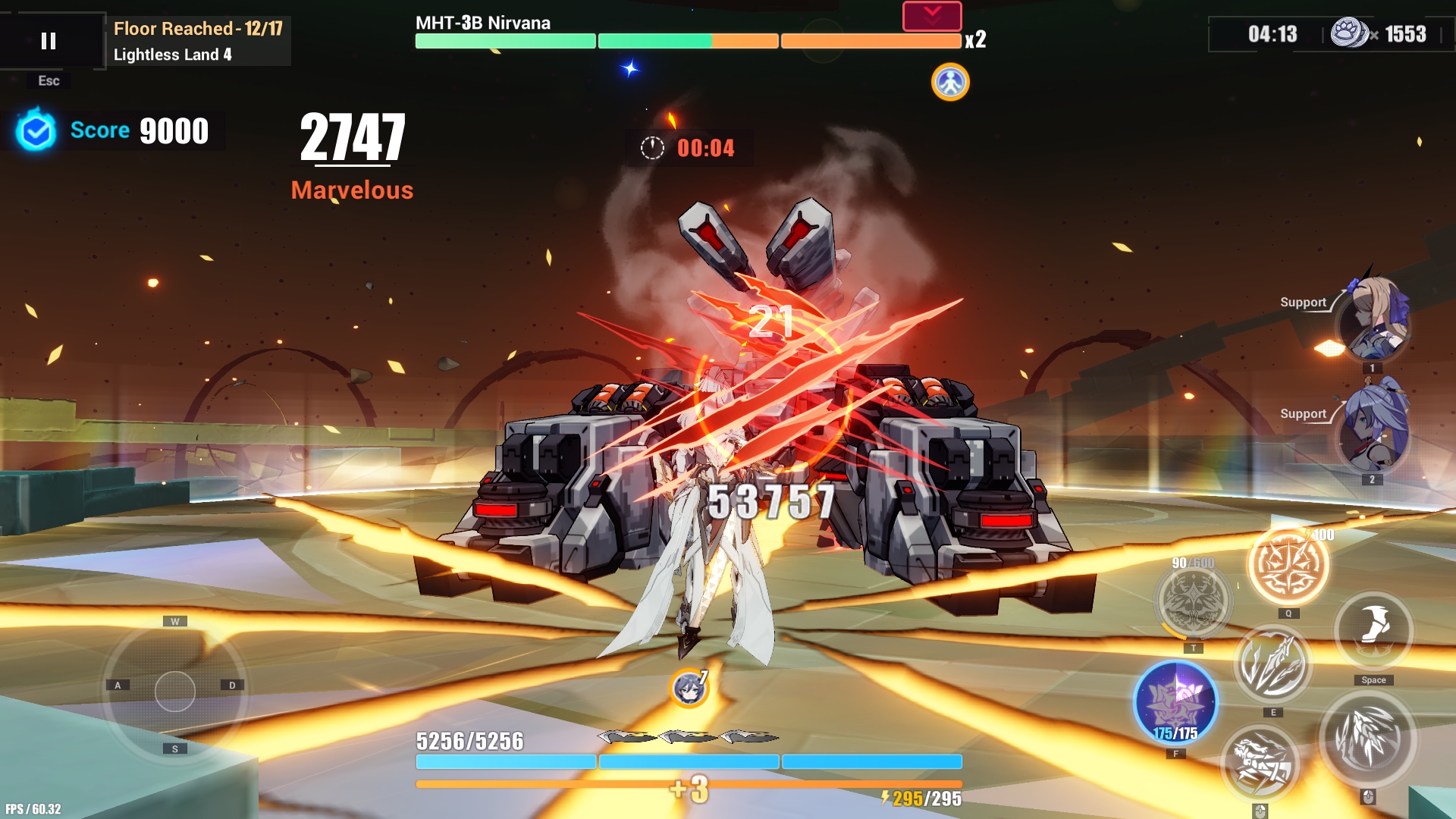This screenshot has height=819, width=1456.
Task: Activate the greyed 90/600 charge skill
Action: (x=1193, y=602)
